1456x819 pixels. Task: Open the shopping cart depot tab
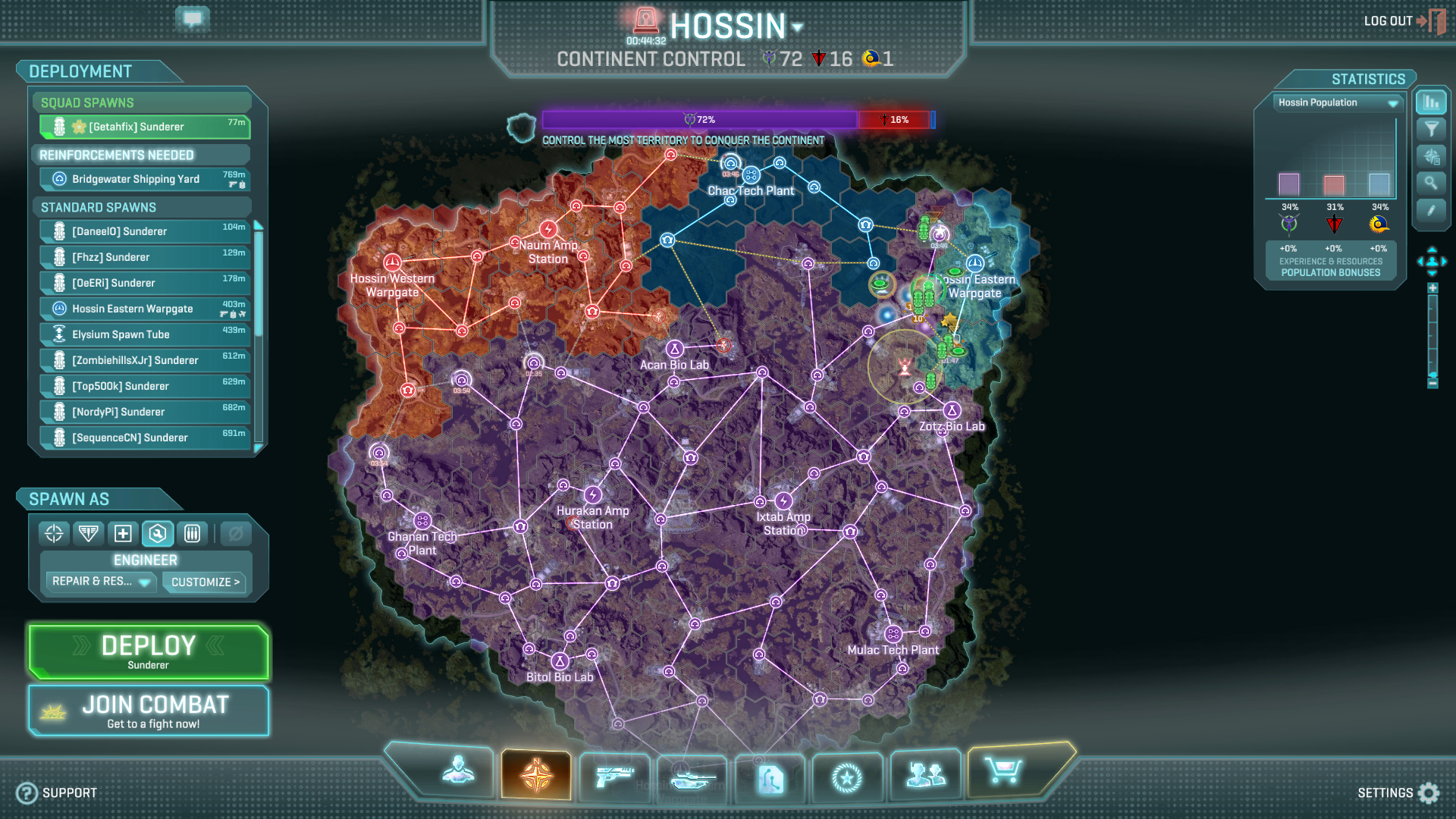point(1003,772)
